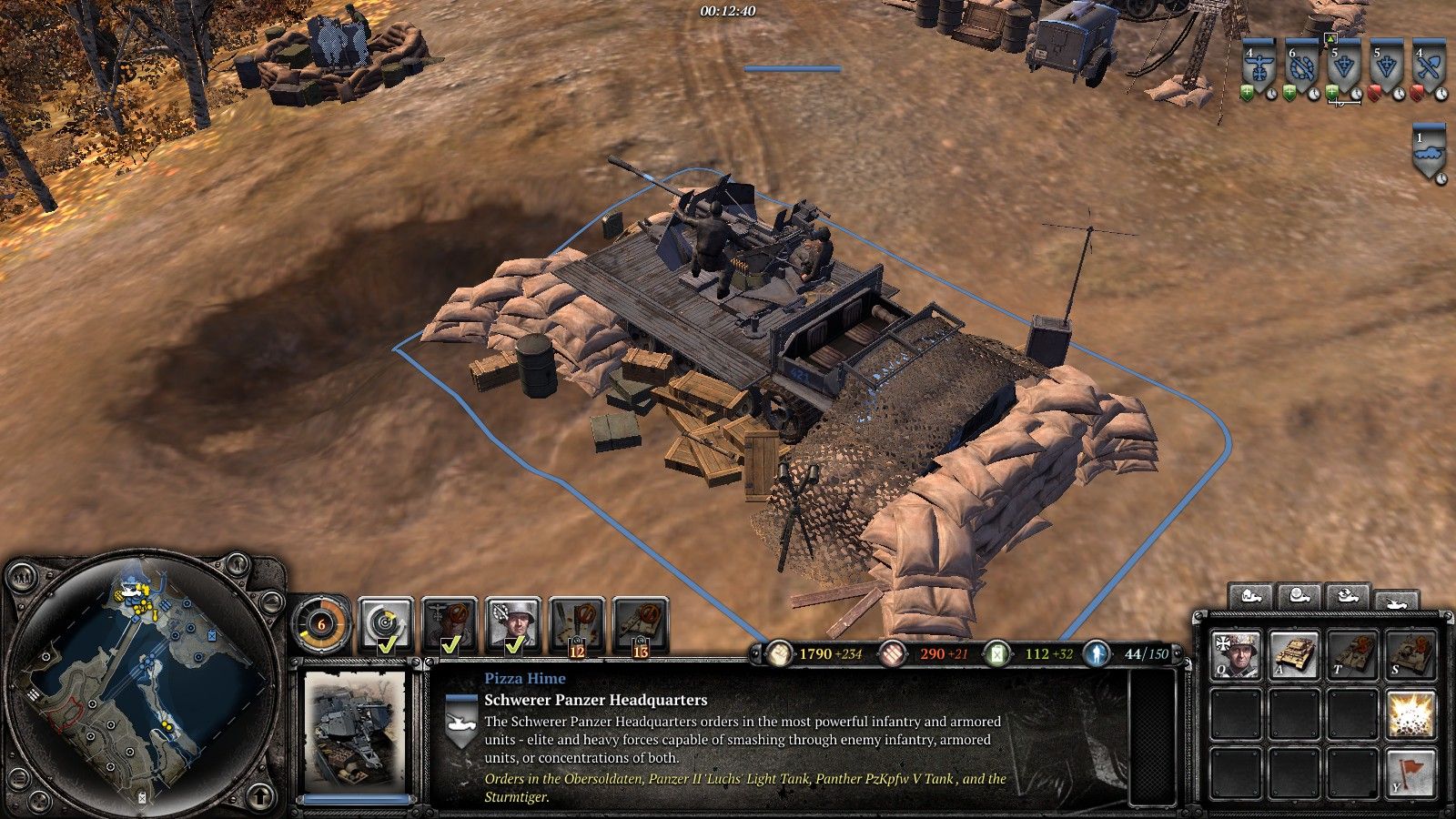The height and width of the screenshot is (819, 1456).
Task: Switch to the first building tab with house icon
Action: tap(1249, 597)
